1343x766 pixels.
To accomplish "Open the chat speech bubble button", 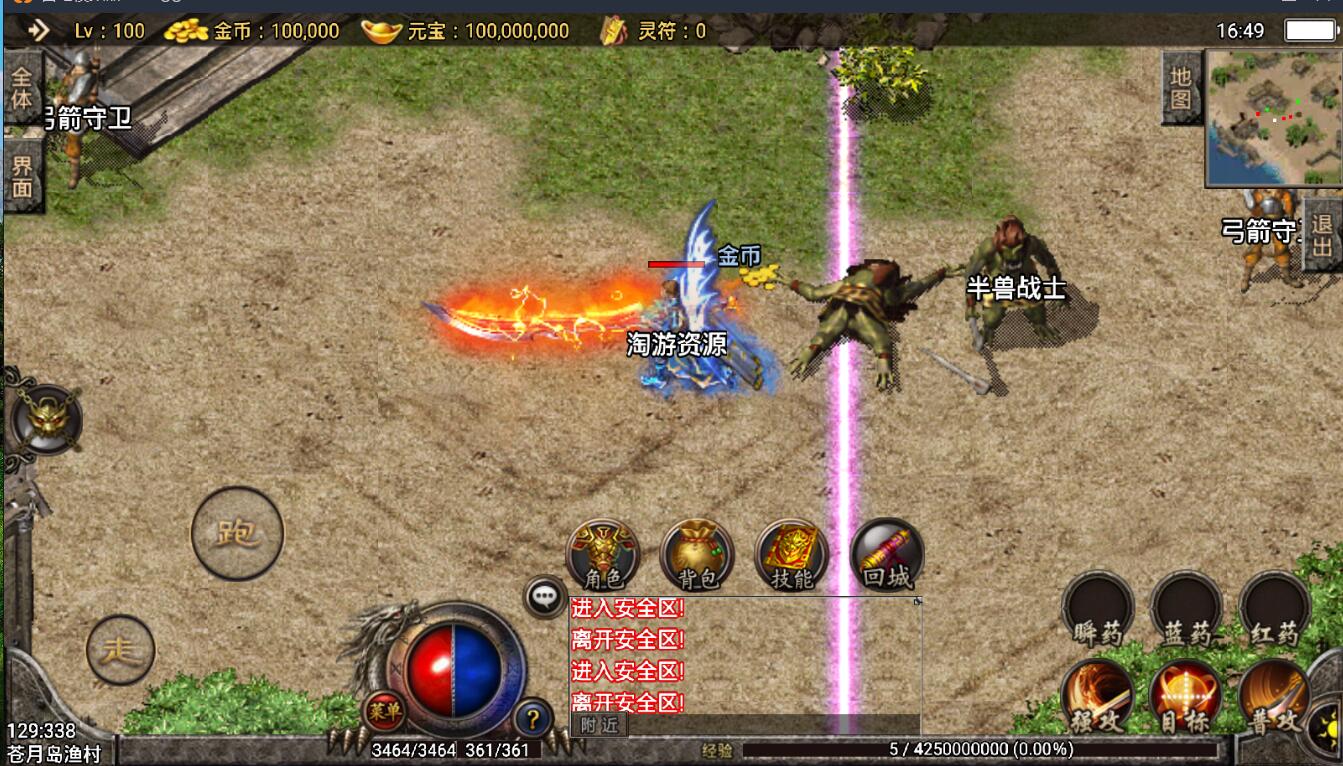I will tap(545, 597).
